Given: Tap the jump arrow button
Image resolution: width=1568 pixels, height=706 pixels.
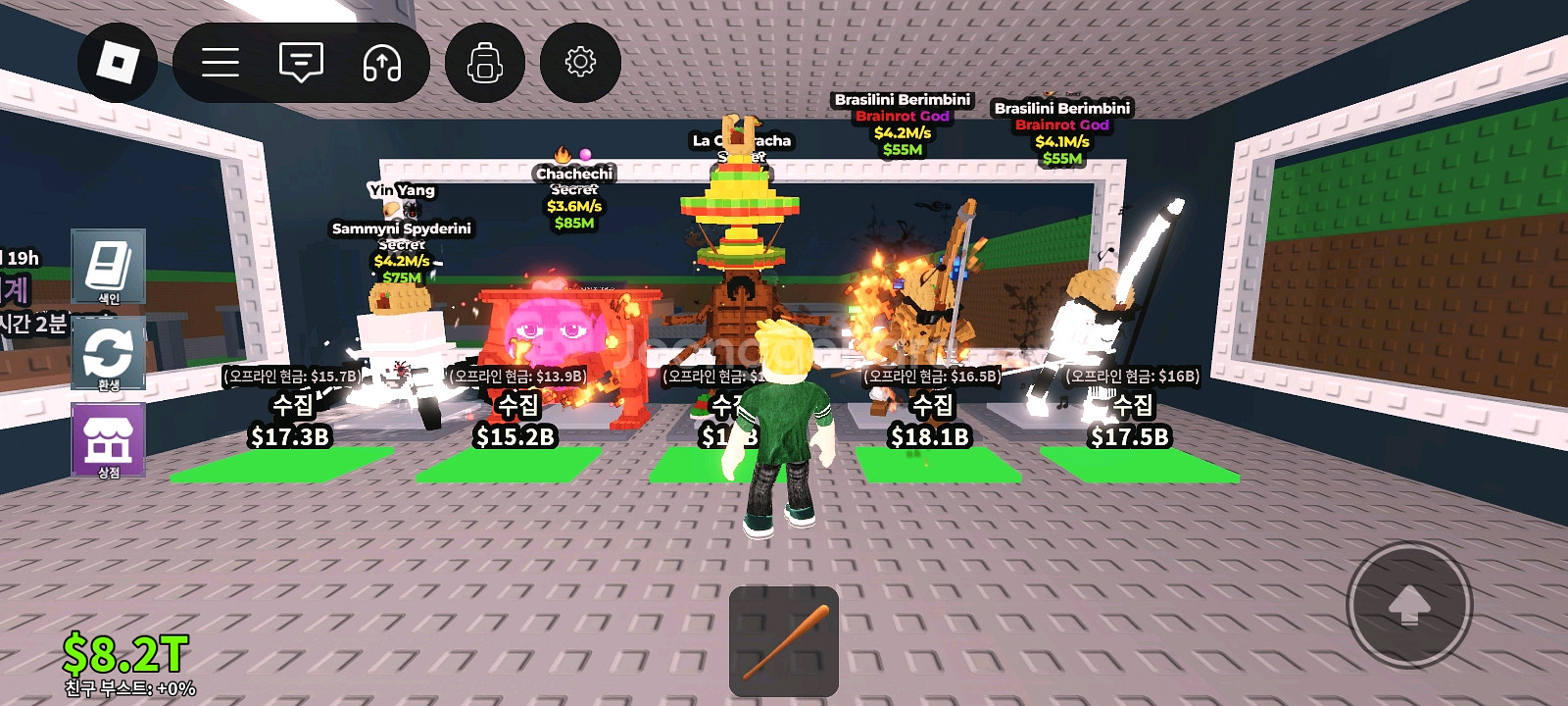Looking at the screenshot, I should (1409, 606).
